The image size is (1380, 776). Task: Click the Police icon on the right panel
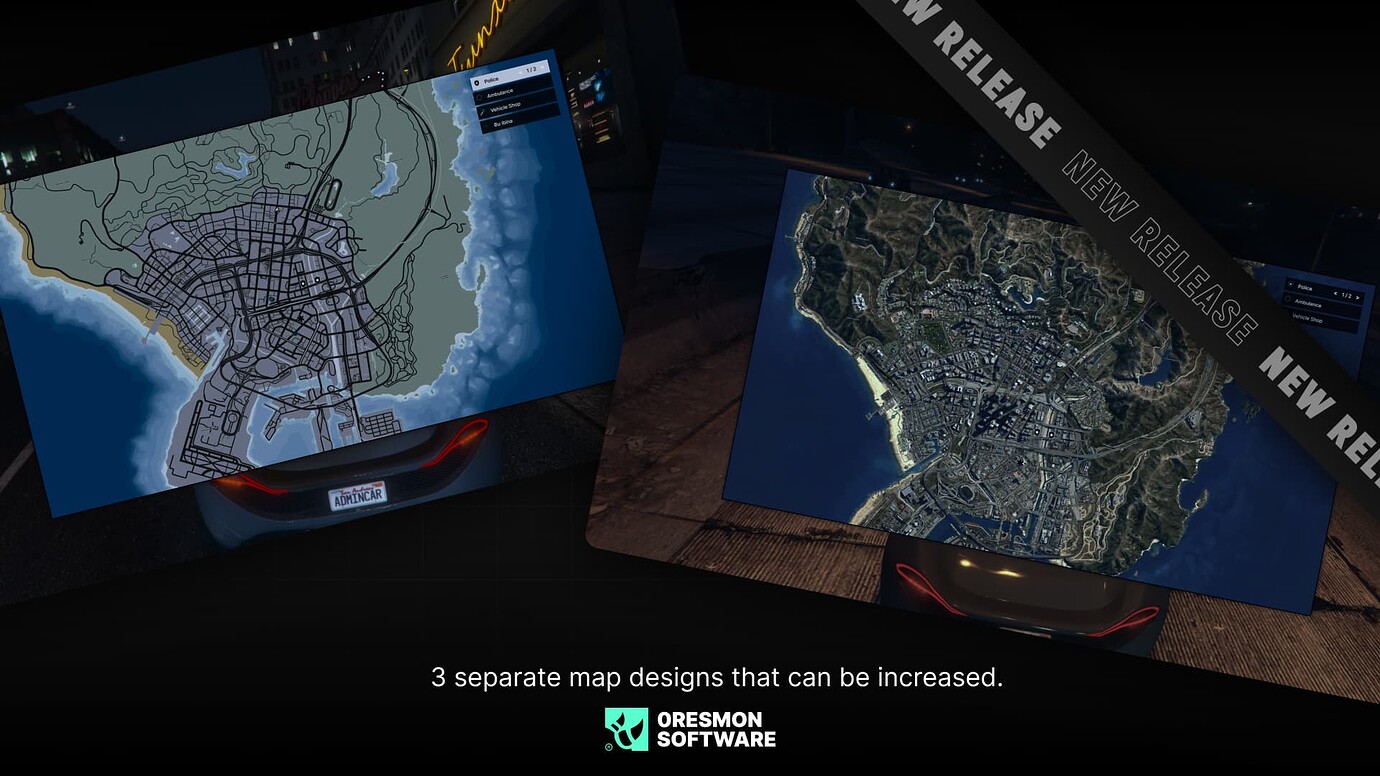pyautogui.click(x=1291, y=284)
